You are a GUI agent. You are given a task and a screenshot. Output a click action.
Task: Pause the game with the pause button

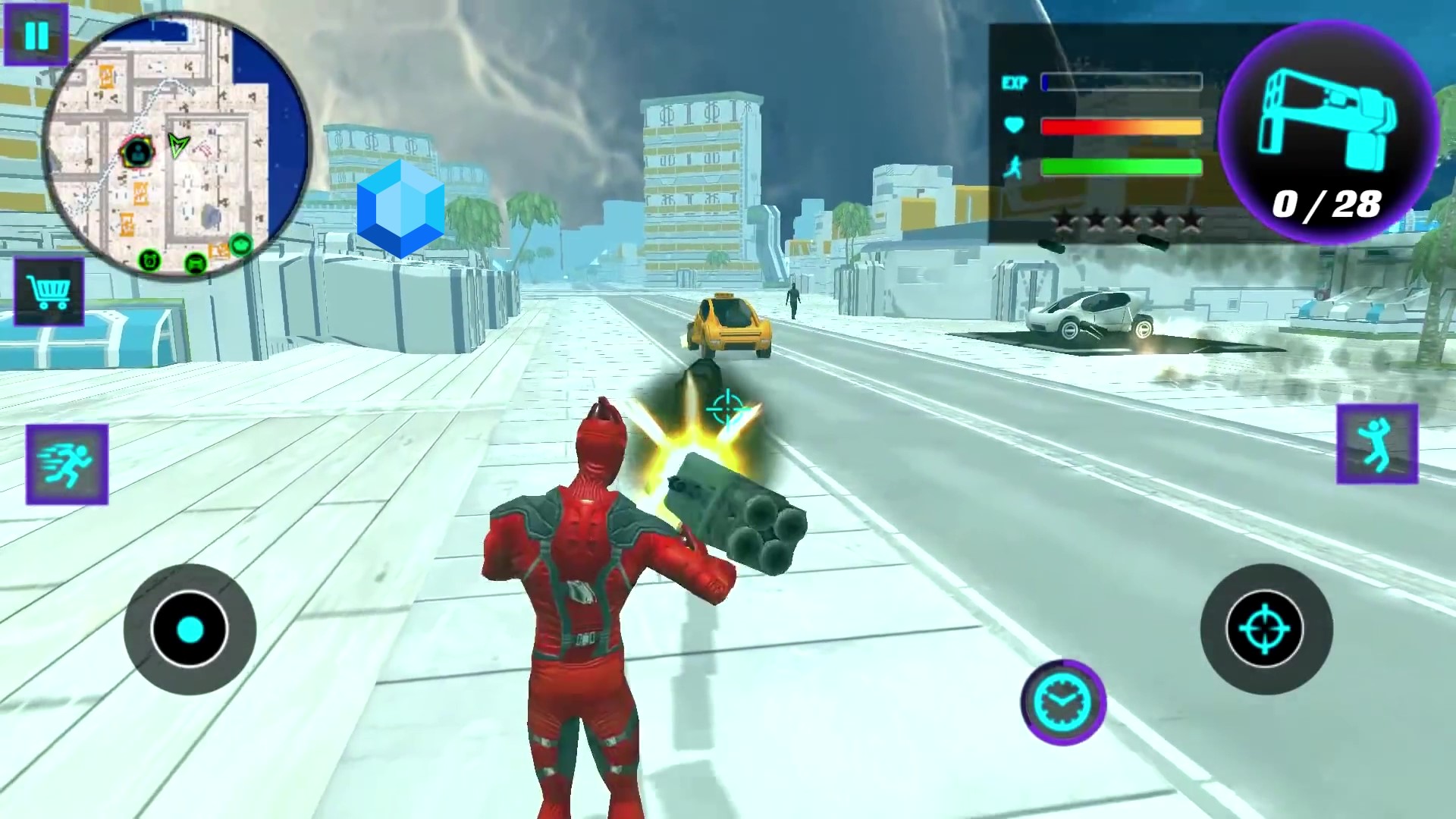click(36, 36)
